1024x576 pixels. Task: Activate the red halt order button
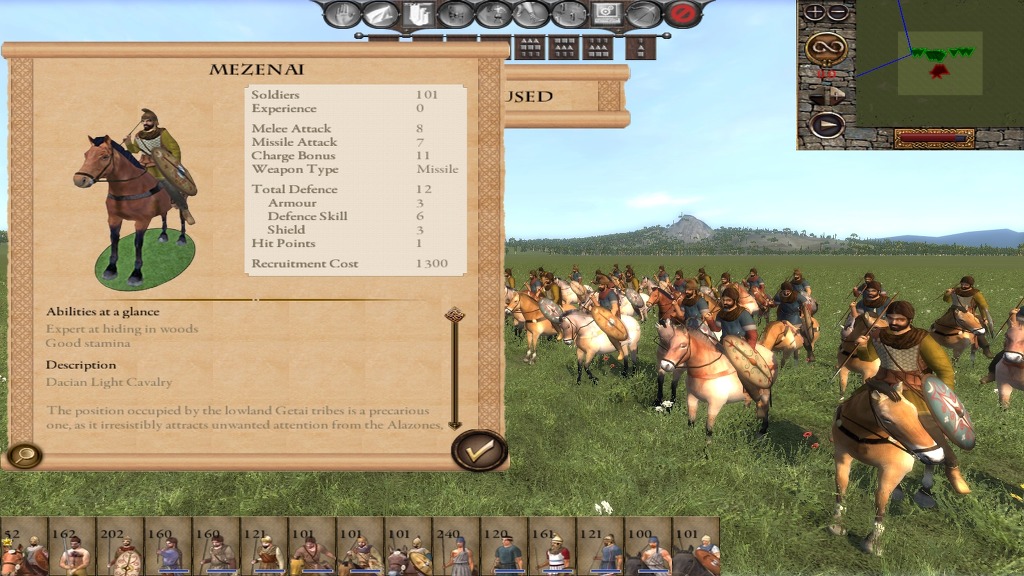pyautogui.click(x=682, y=14)
